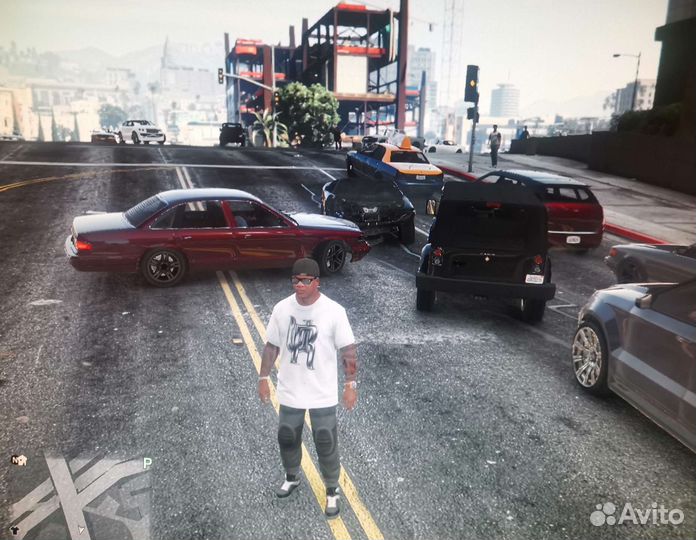696x540 pixels.
Task: Click the Avito watermark logo
Action: (637, 514)
